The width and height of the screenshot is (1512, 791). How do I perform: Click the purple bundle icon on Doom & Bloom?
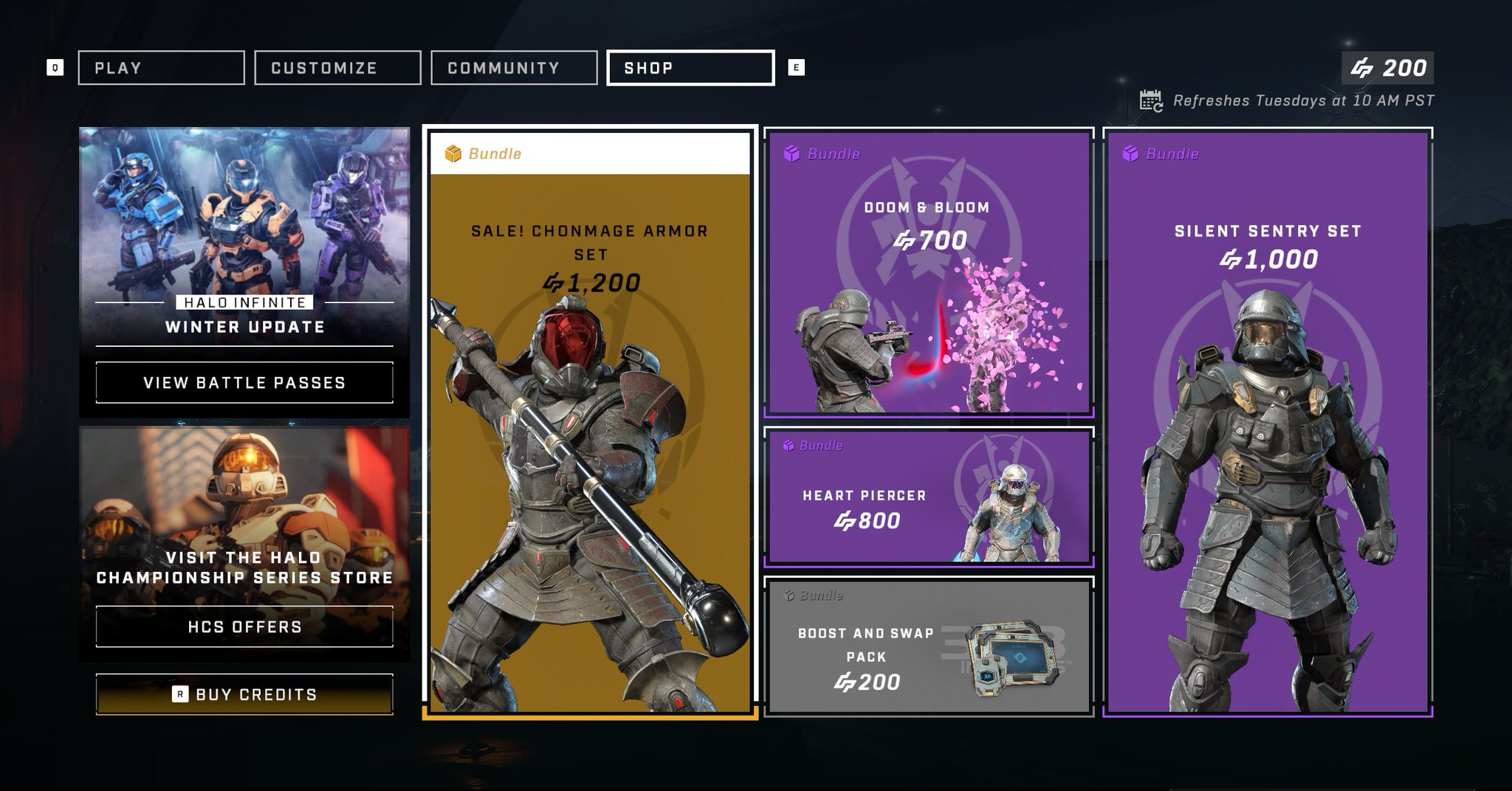[x=790, y=153]
